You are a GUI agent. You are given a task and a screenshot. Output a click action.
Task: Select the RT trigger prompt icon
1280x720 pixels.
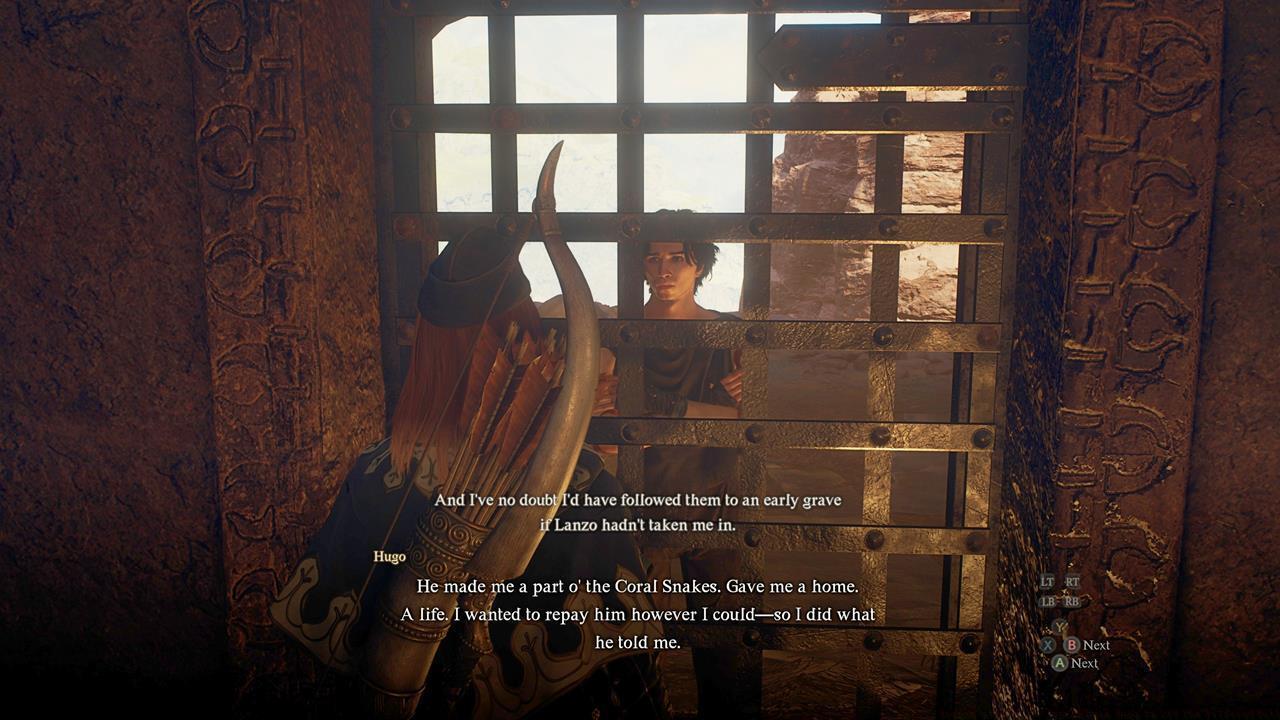[1072, 581]
